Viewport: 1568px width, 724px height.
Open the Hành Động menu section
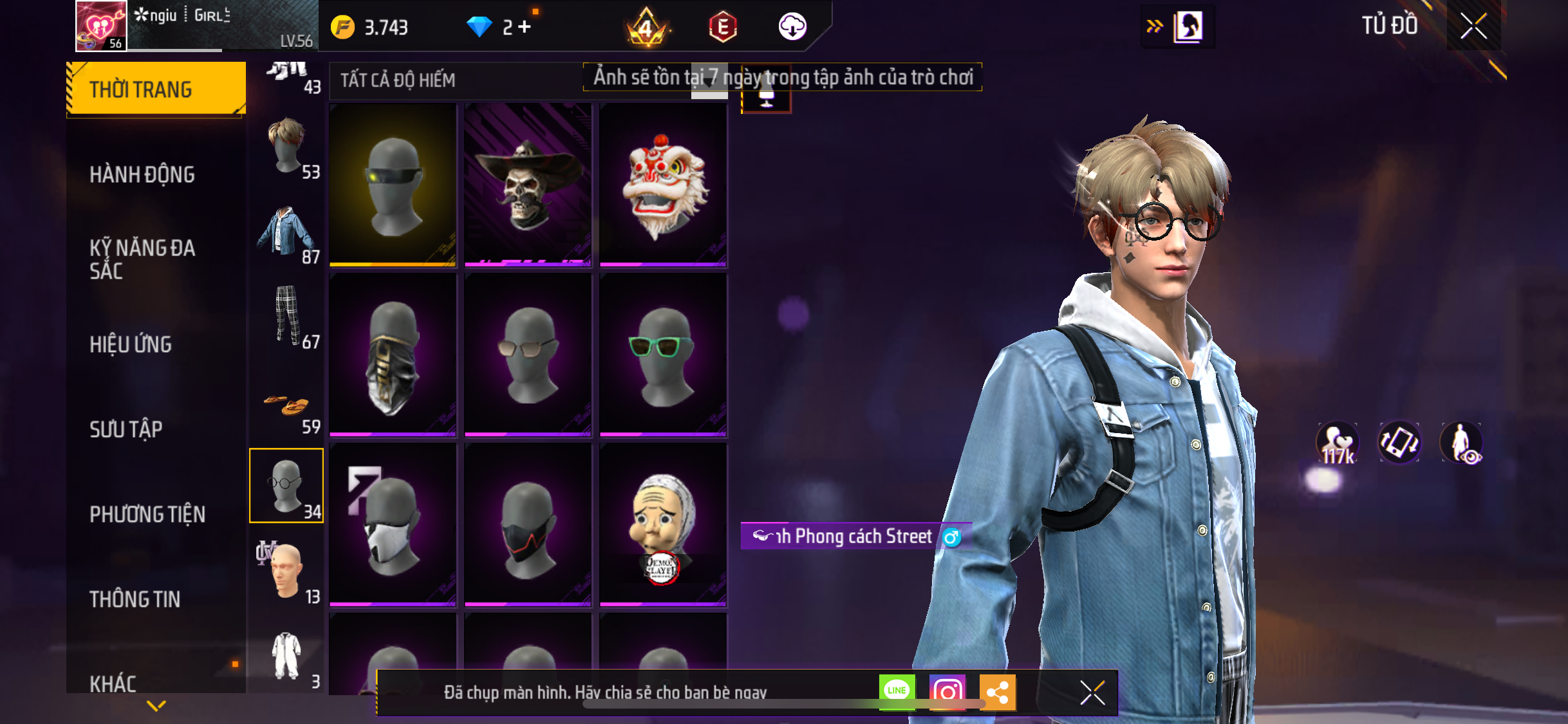pyautogui.click(x=142, y=174)
